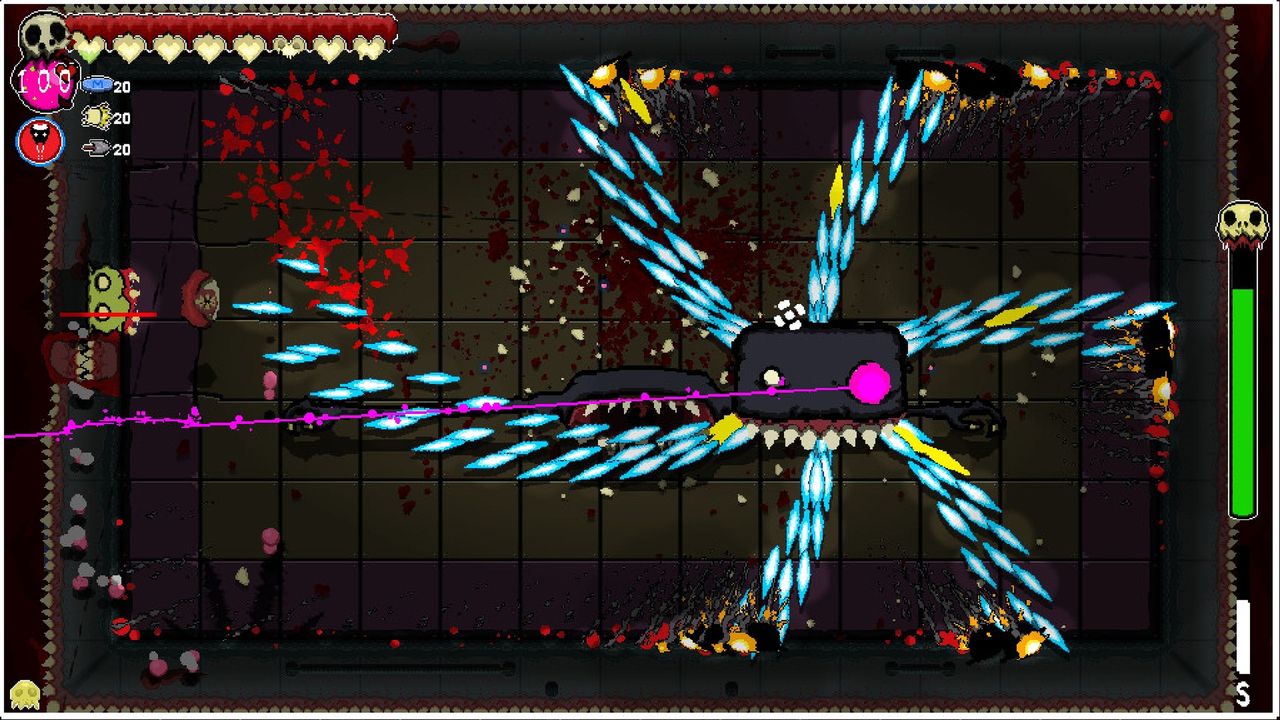Viewport: 1280px width, 720px height.
Task: Select the blue ammo count '20' label
Action: (122, 86)
